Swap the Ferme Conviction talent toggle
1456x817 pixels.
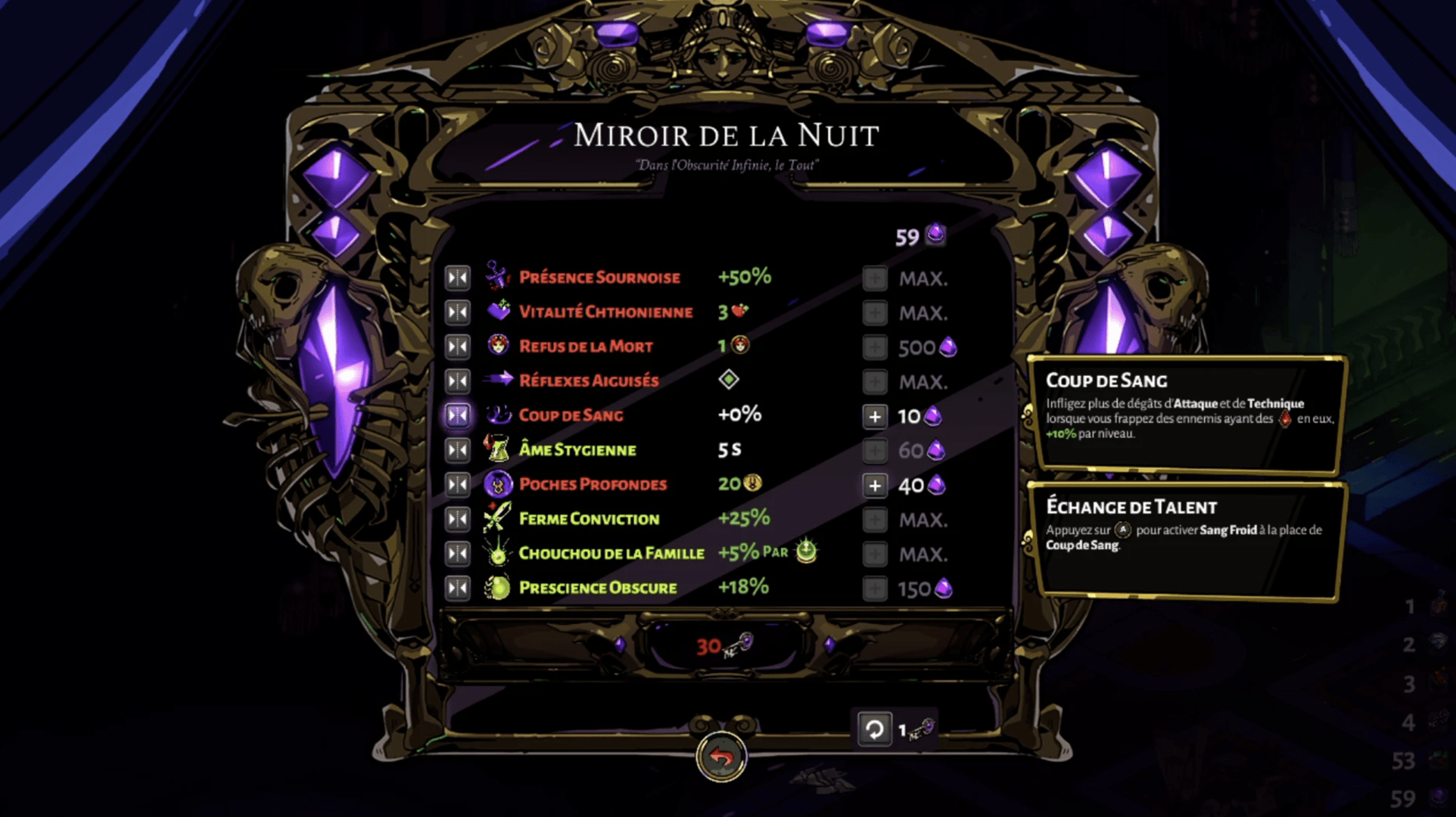point(458,519)
